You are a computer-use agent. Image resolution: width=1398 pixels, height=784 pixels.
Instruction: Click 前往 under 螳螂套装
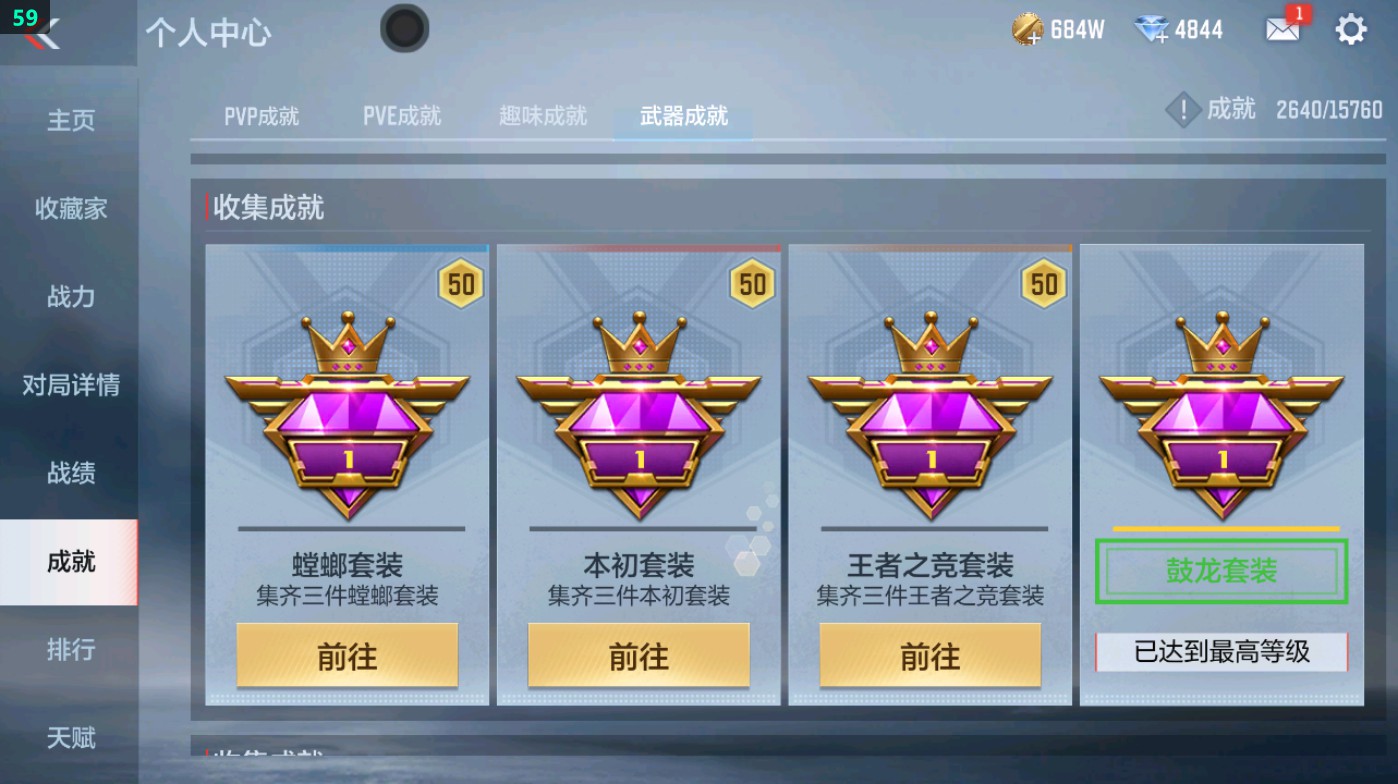(347, 655)
